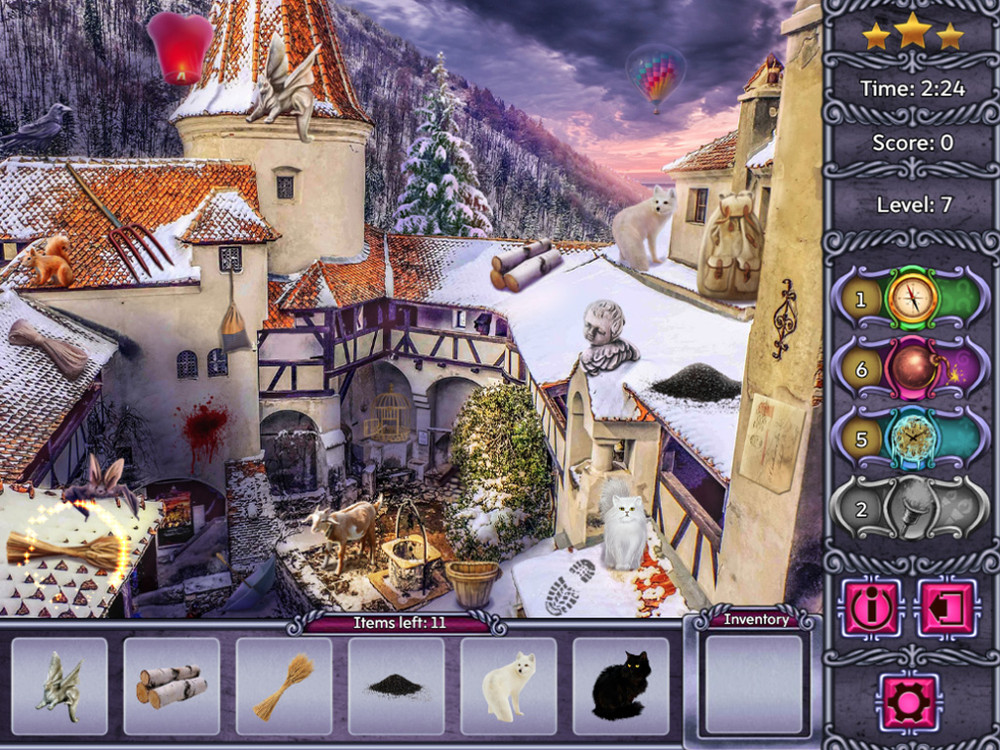
Task: Use the bomb power-up
Action: tap(912, 367)
